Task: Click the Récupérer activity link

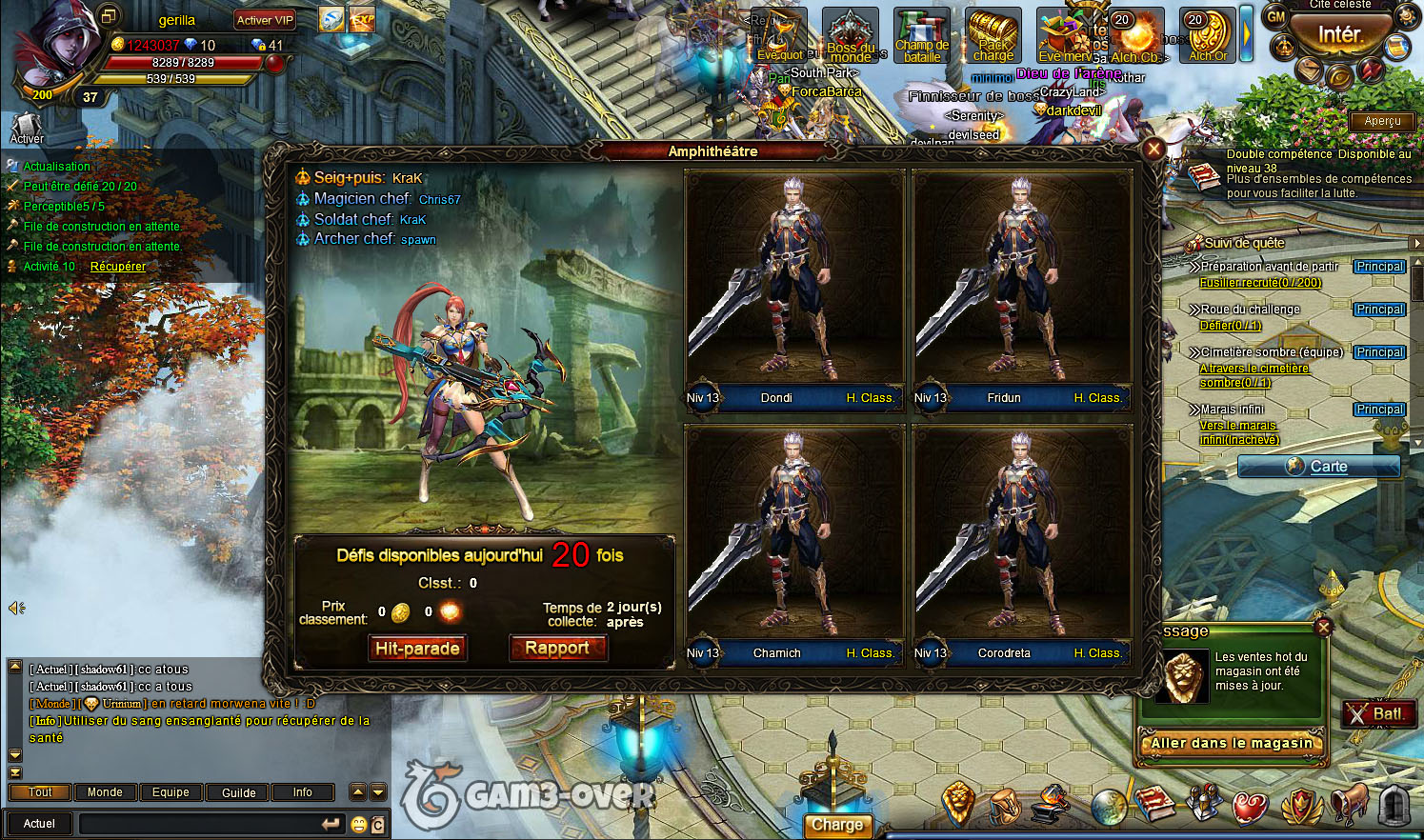Action: pos(118,267)
